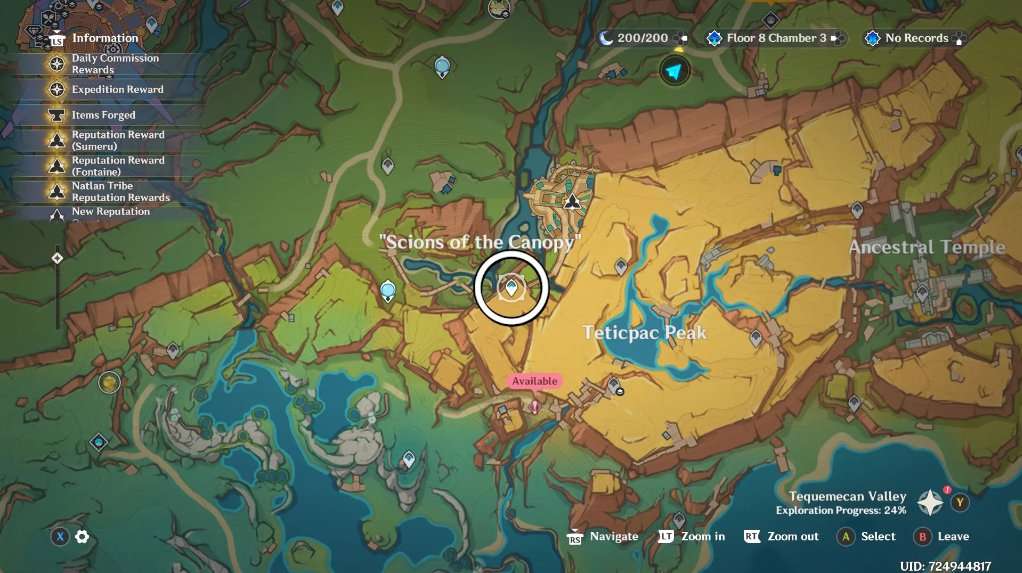
Task: Select the Expedition Reward entry
Action: point(116,90)
